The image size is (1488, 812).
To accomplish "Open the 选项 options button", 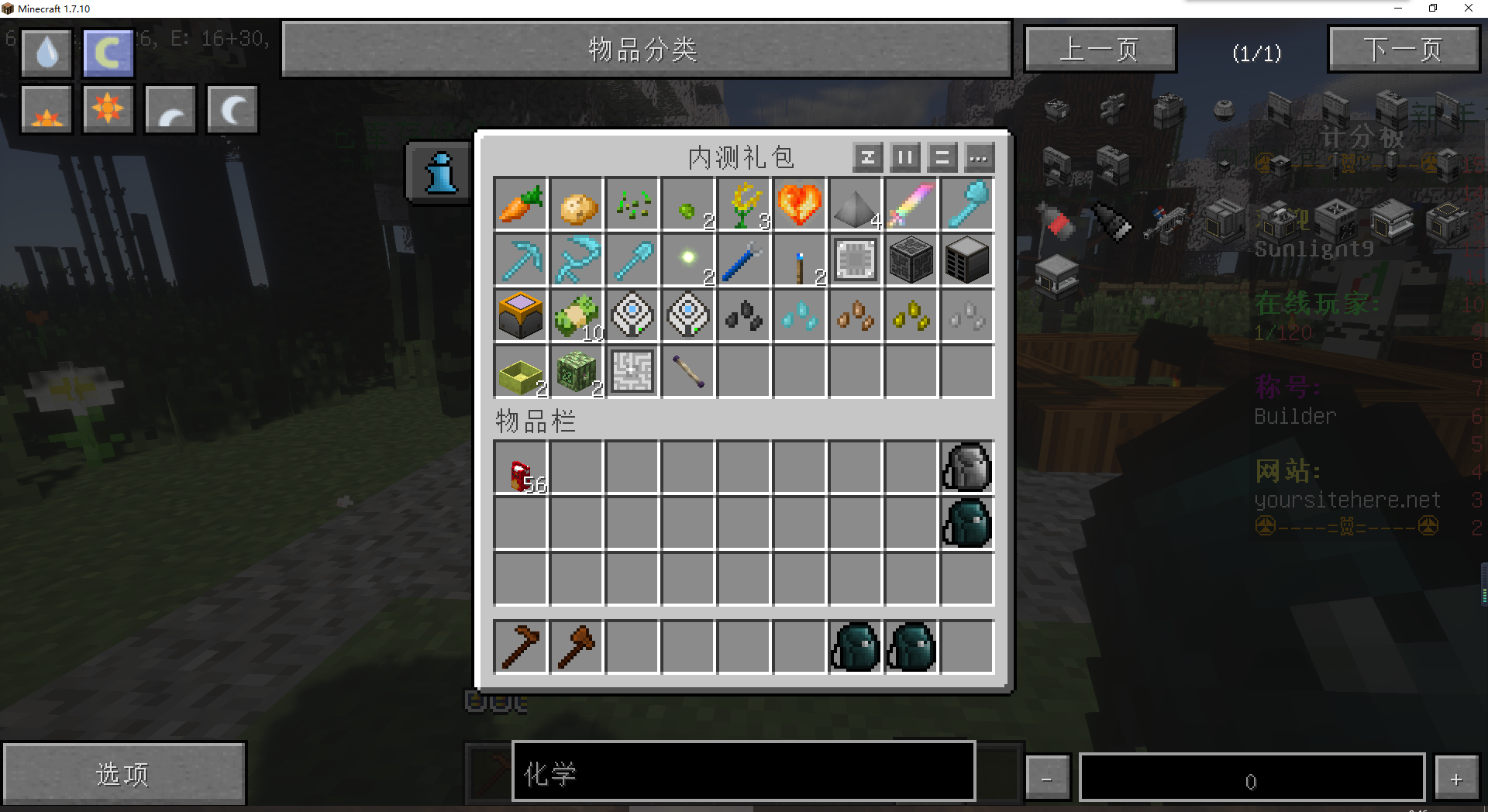I will [x=124, y=773].
